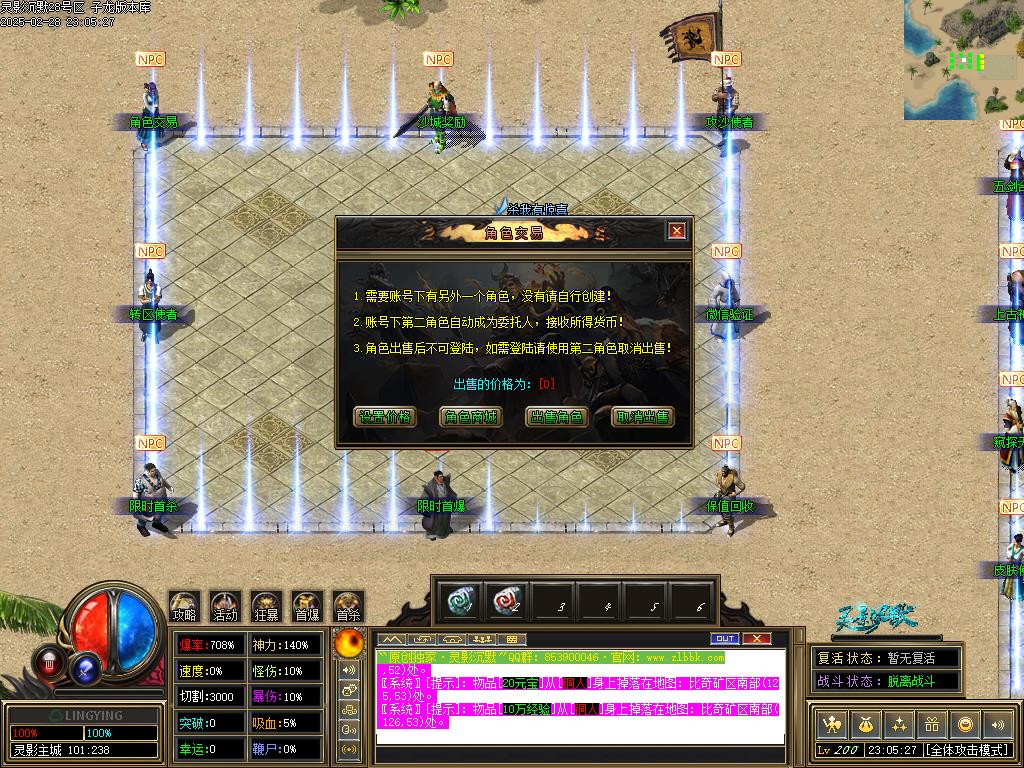Open the gift box icon
Viewport: 1024px width, 768px height.
(x=932, y=724)
